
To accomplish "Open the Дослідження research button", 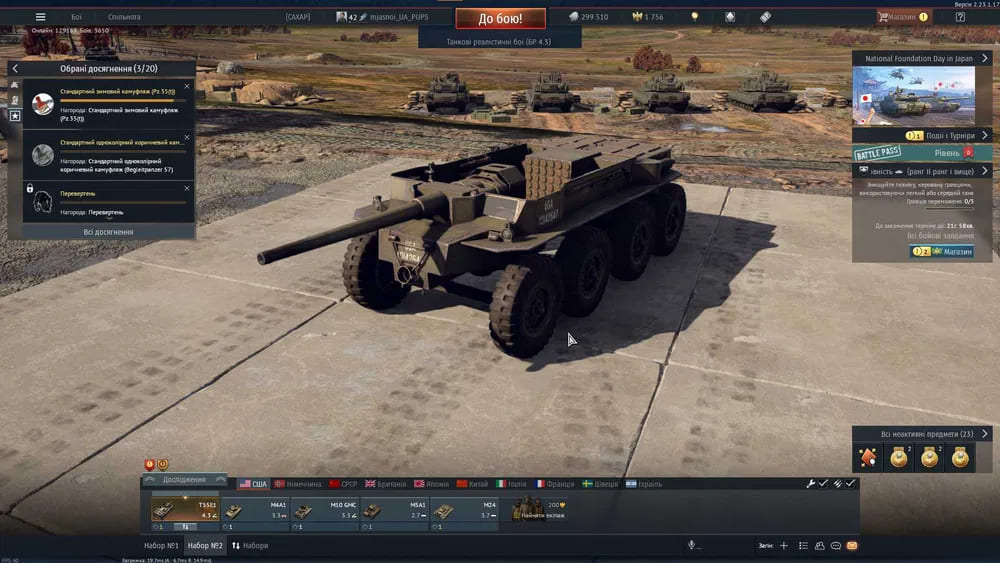I will pyautogui.click(x=183, y=480).
